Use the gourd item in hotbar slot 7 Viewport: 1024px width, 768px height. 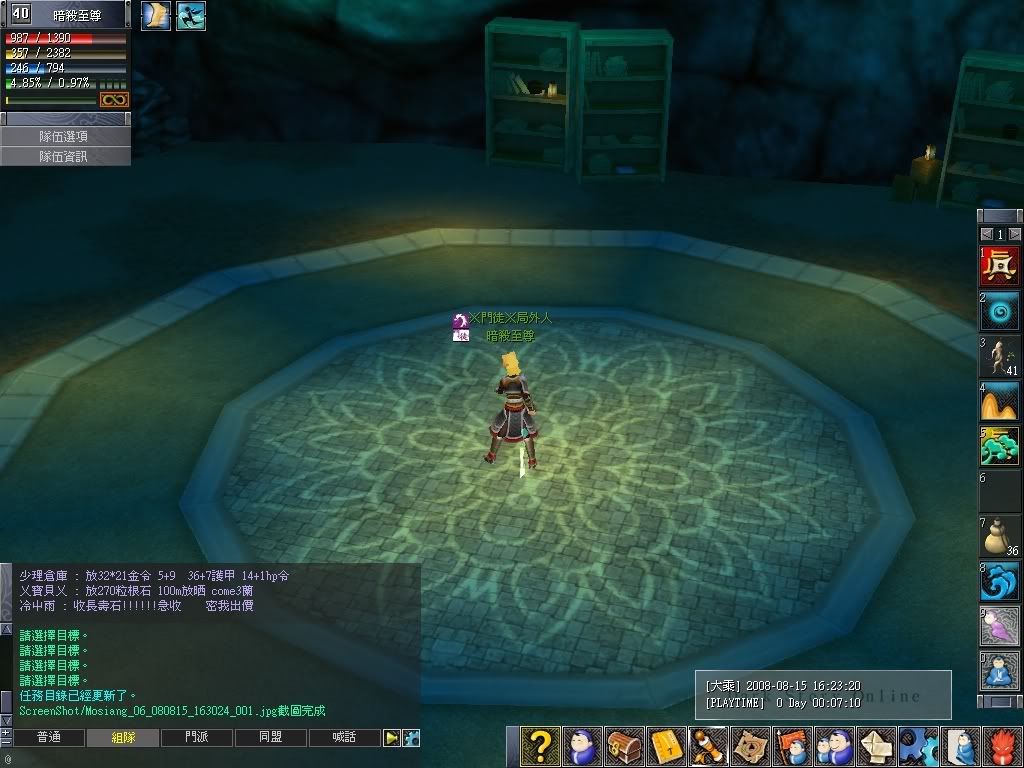(999, 536)
